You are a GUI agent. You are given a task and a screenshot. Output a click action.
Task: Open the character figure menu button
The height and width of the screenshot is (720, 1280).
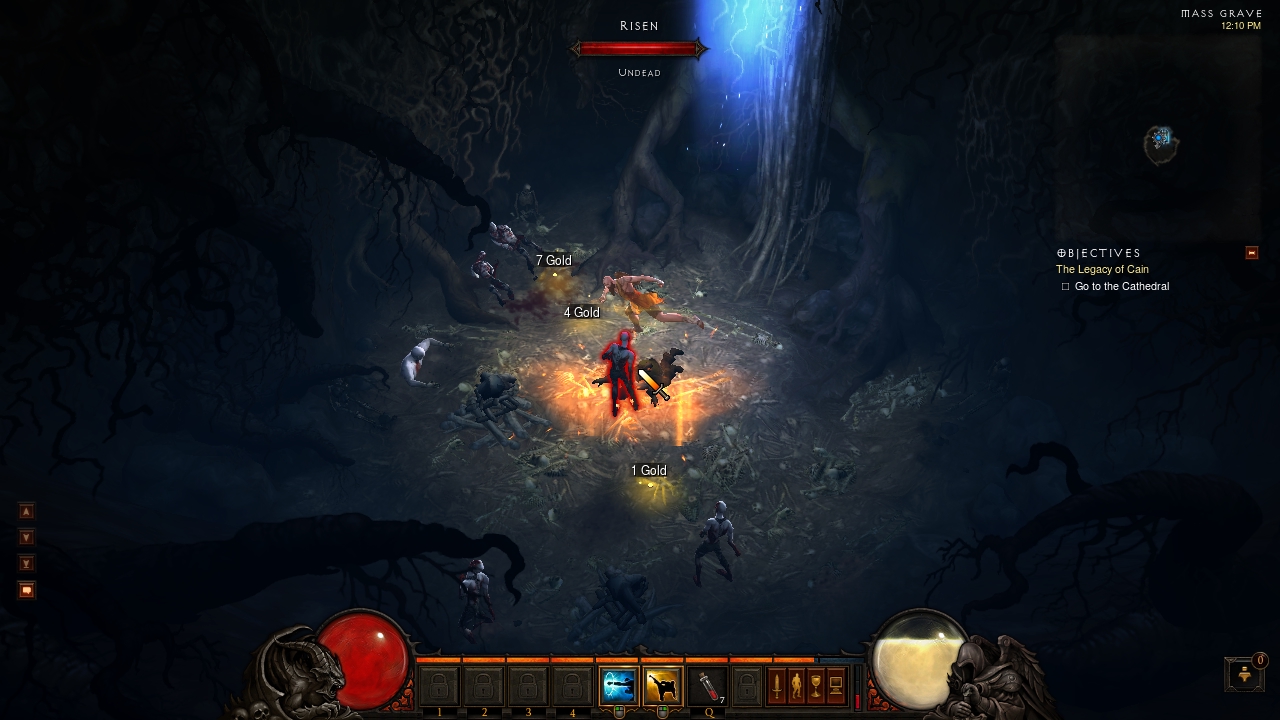[x=796, y=686]
